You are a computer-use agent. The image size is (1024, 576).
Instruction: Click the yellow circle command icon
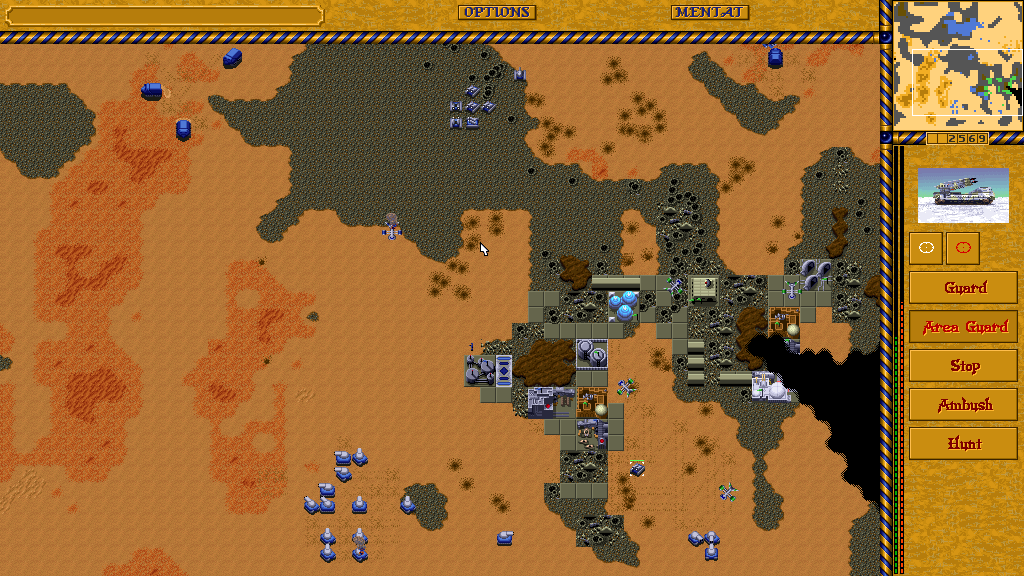pos(926,248)
